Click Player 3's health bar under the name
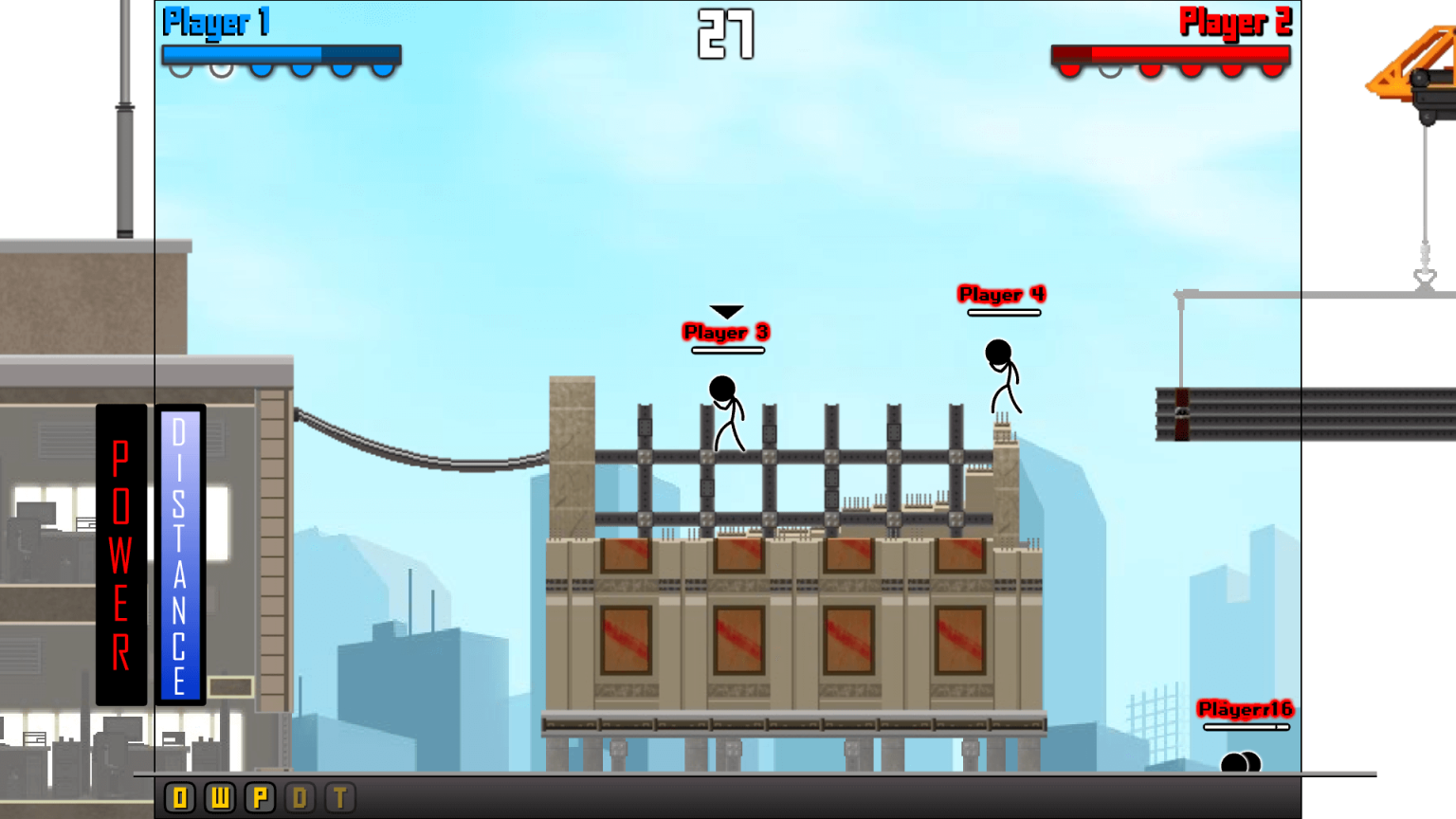This screenshot has width=1456, height=819. tap(727, 350)
